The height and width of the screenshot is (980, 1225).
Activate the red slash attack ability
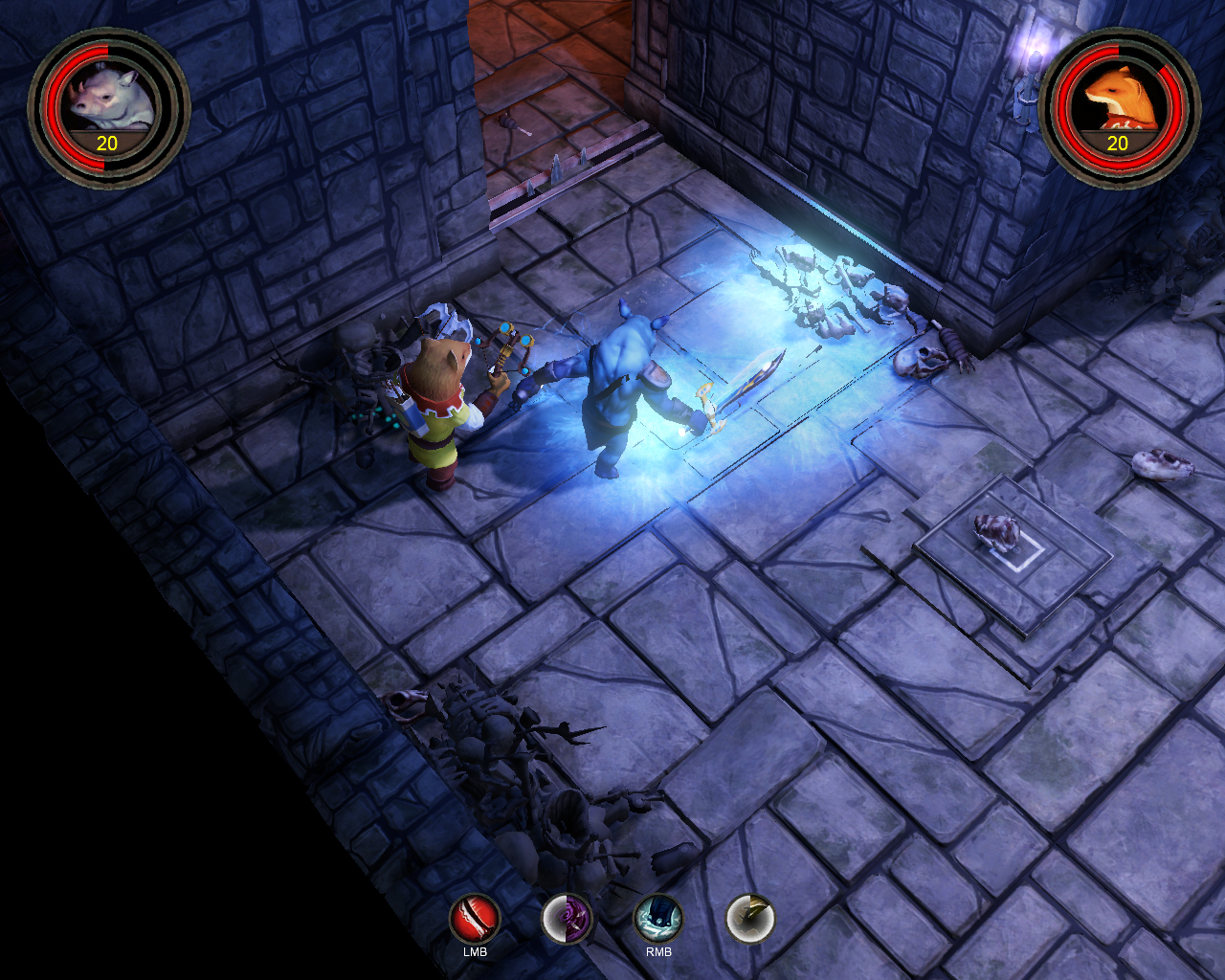pyautogui.click(x=476, y=920)
